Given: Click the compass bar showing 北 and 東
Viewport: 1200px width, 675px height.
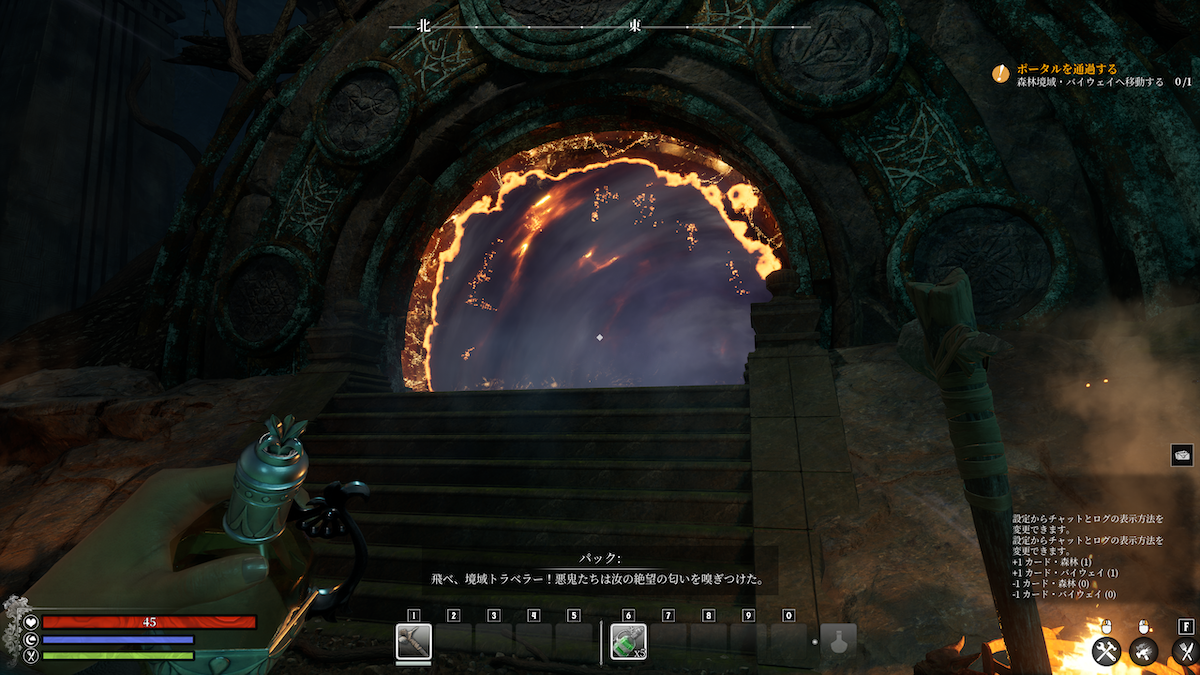Looking at the screenshot, I should click(x=600, y=27).
